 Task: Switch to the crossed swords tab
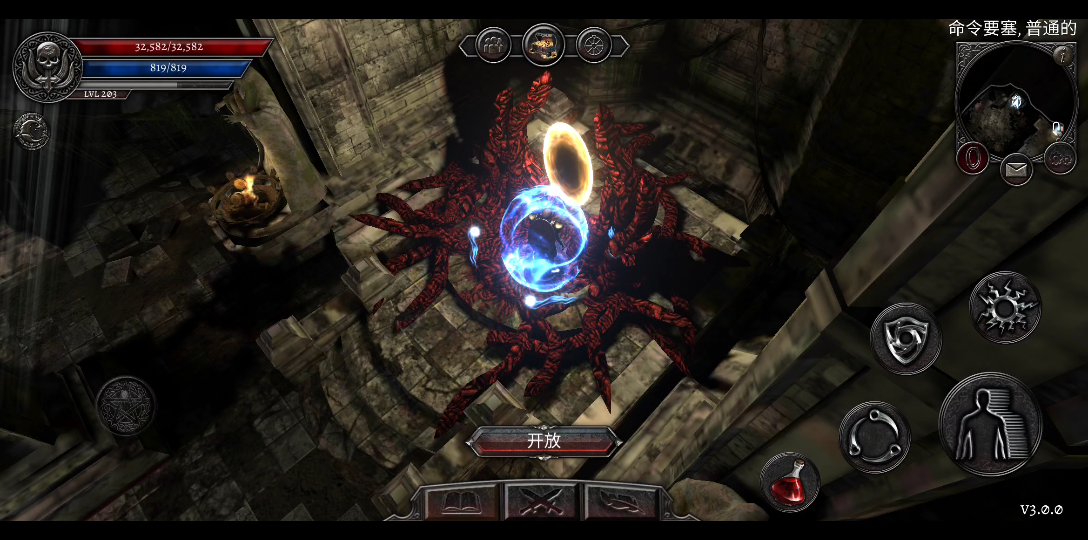click(541, 501)
